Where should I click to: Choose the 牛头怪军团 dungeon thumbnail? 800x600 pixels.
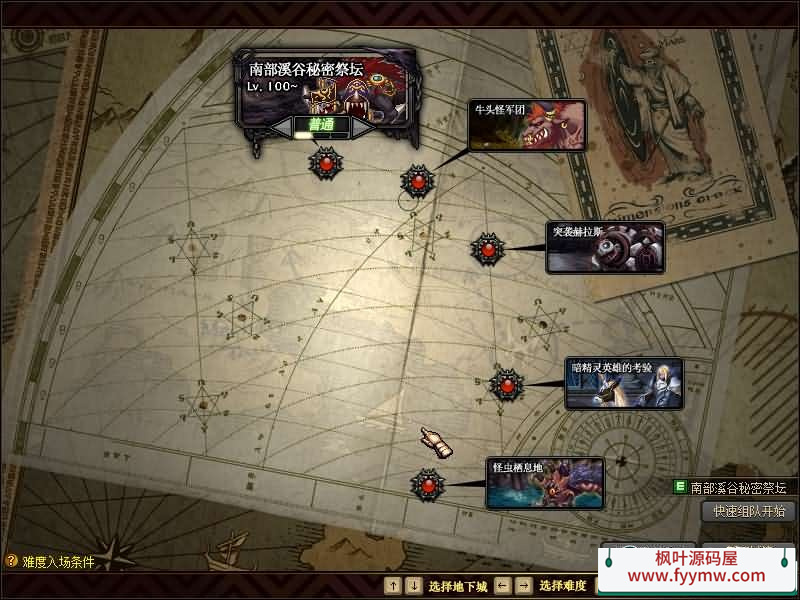[x=527, y=125]
